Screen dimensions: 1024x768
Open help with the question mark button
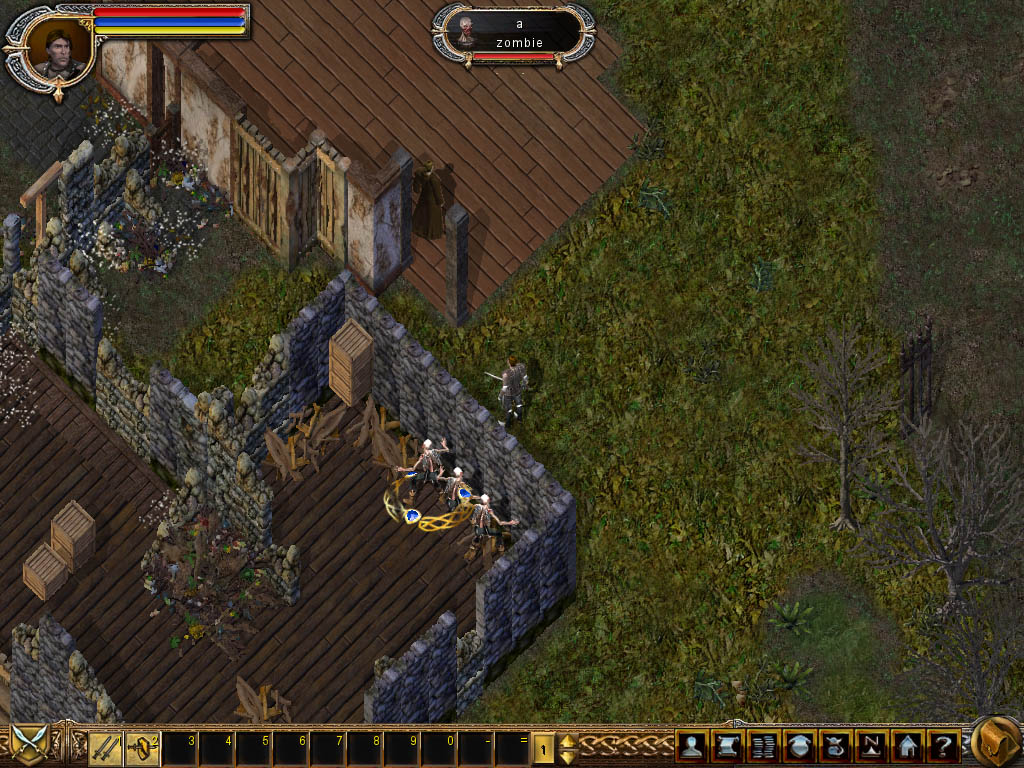943,746
